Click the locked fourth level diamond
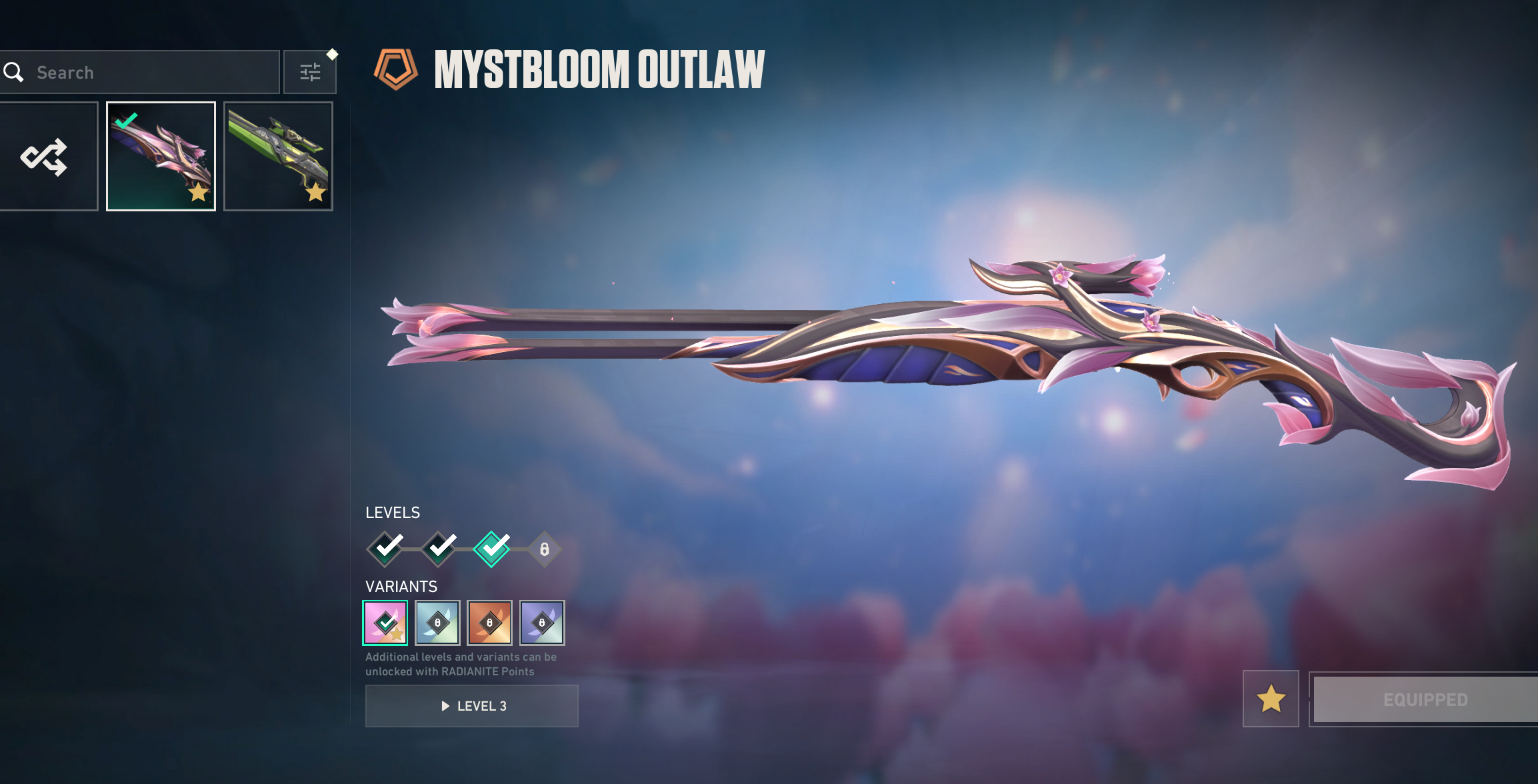The width and height of the screenshot is (1538, 784). pyautogui.click(x=545, y=549)
